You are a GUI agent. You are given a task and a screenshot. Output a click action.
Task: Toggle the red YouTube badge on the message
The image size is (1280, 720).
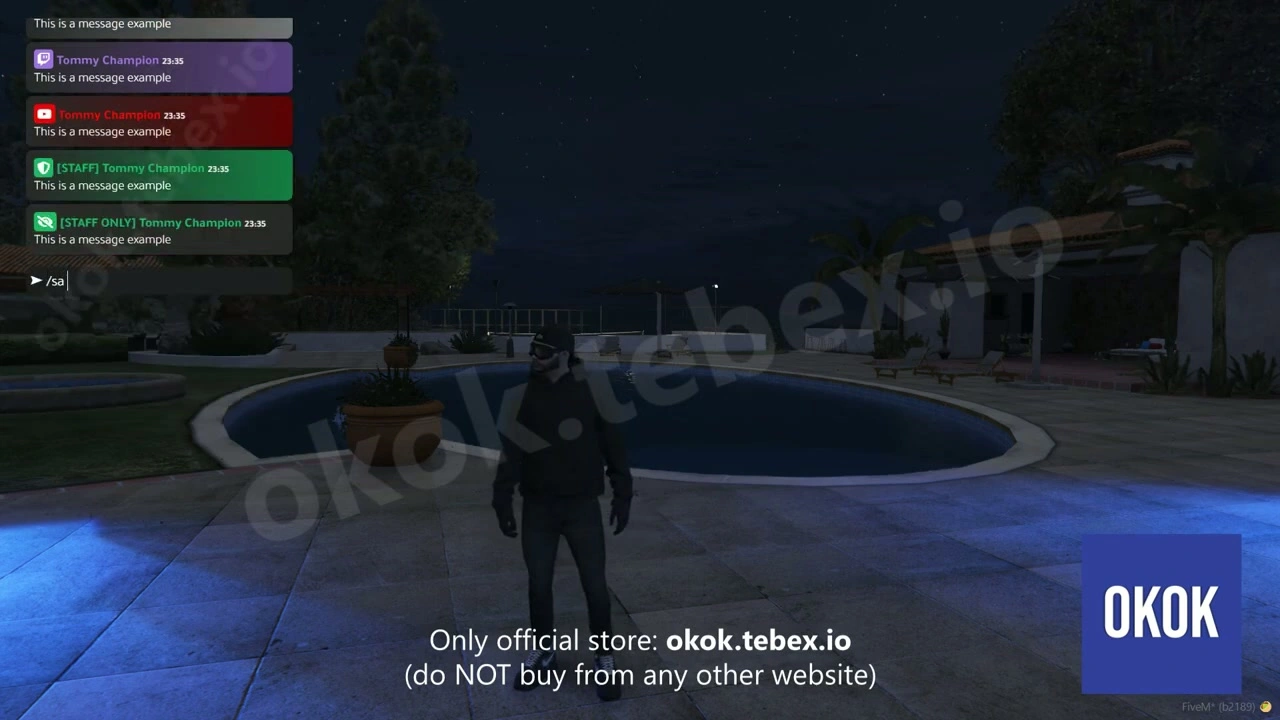click(43, 113)
